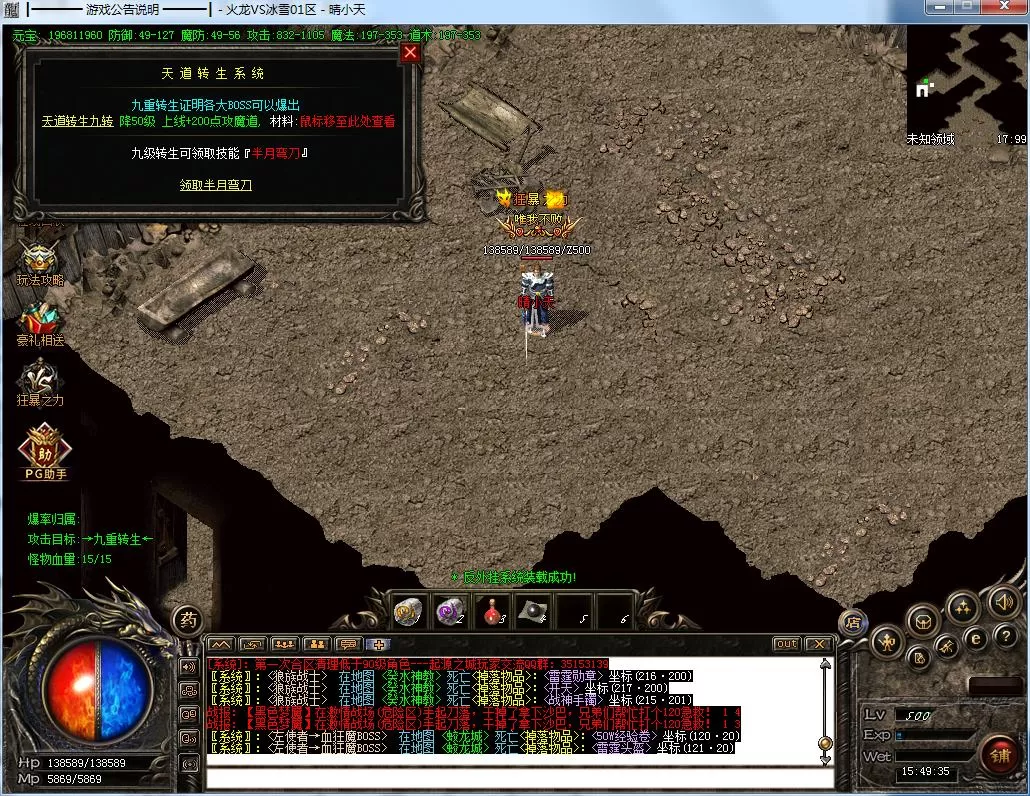The height and width of the screenshot is (796, 1030).
Task: Open the 豪礼相送 gift icon
Action: coord(40,322)
